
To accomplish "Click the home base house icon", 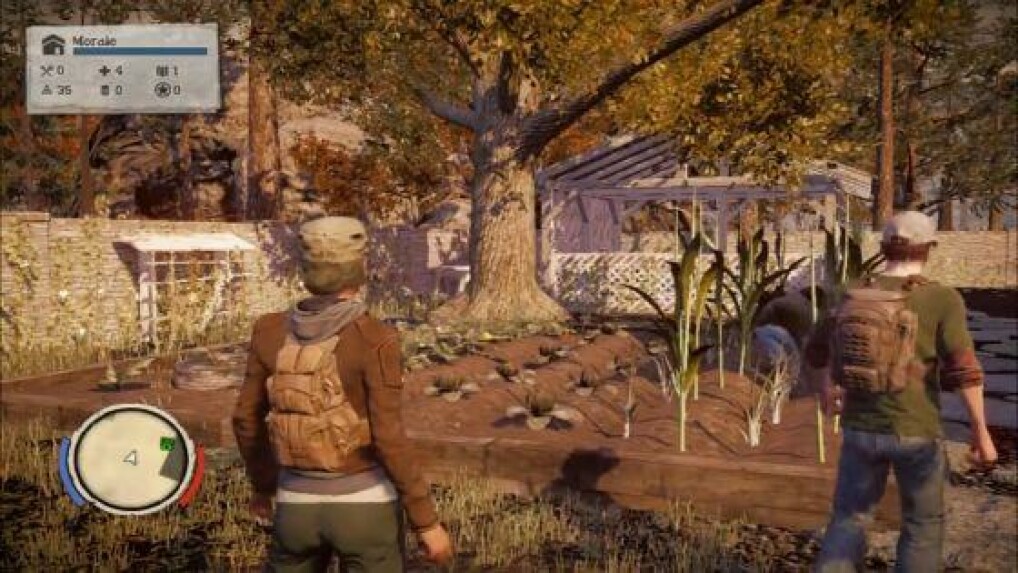I will click(x=52, y=45).
